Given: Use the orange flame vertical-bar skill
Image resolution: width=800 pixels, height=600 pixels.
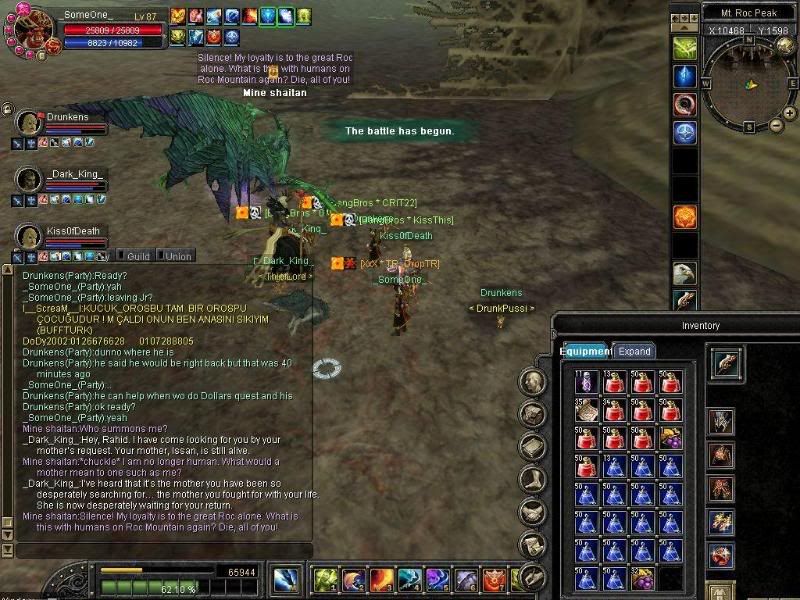Looking at the screenshot, I should click(x=684, y=217).
